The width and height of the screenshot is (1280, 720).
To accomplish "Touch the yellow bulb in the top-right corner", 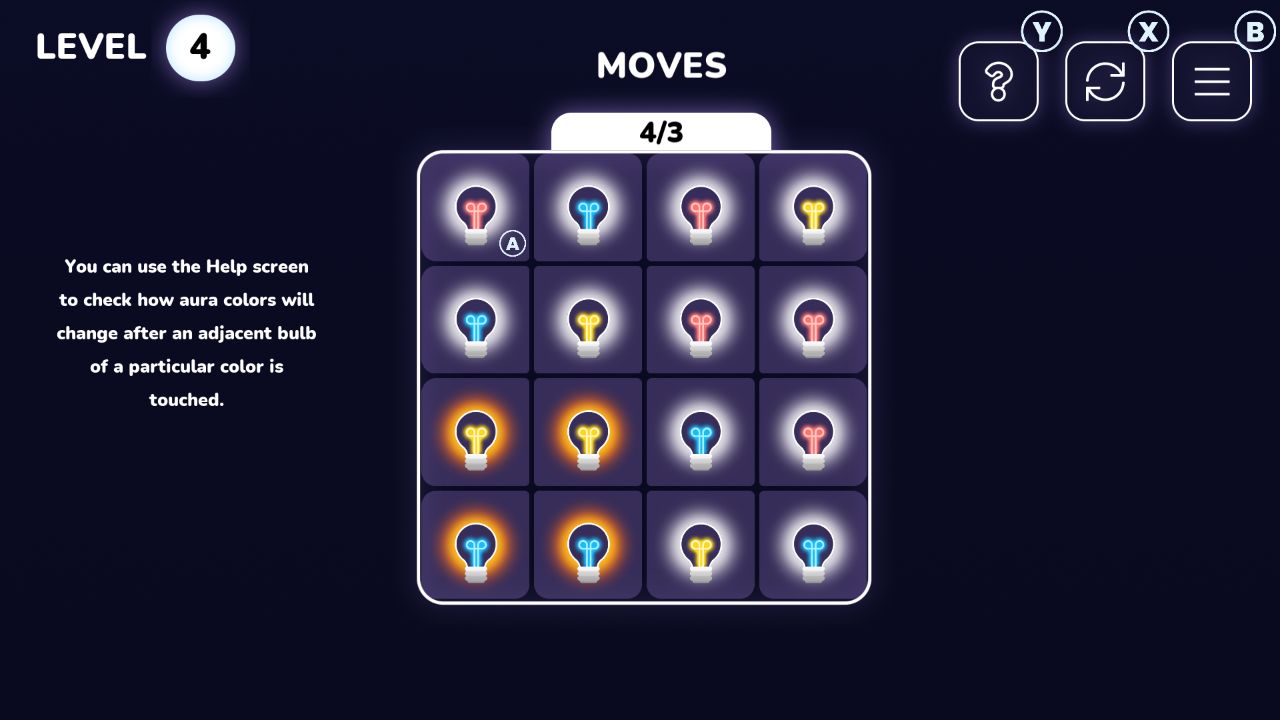I will (812, 209).
